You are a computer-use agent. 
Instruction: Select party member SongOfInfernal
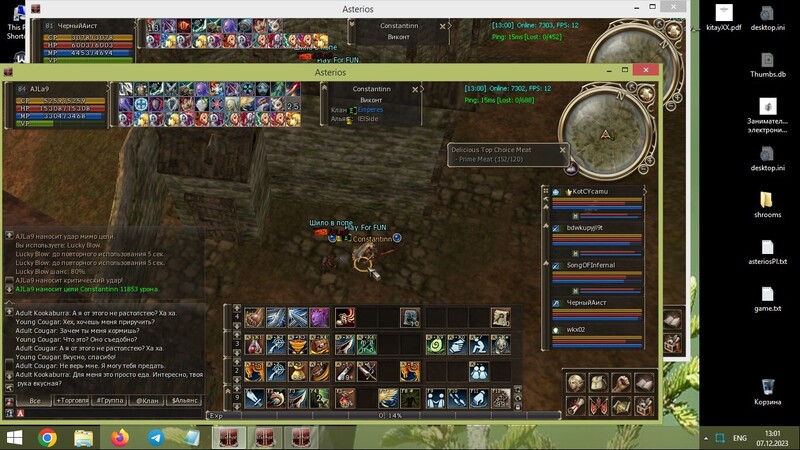590,265
